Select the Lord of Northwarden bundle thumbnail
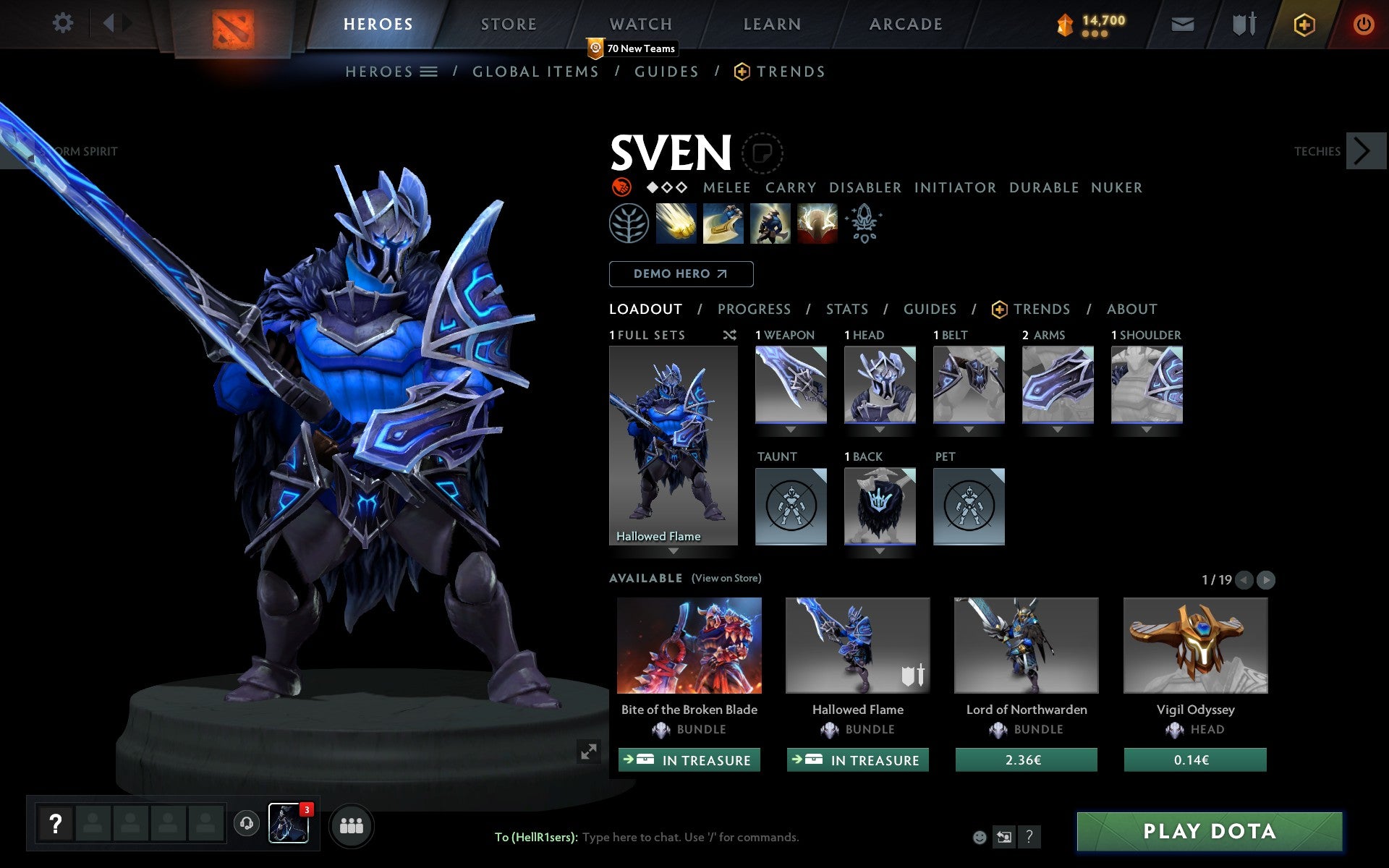The height and width of the screenshot is (868, 1389). 1026,646
